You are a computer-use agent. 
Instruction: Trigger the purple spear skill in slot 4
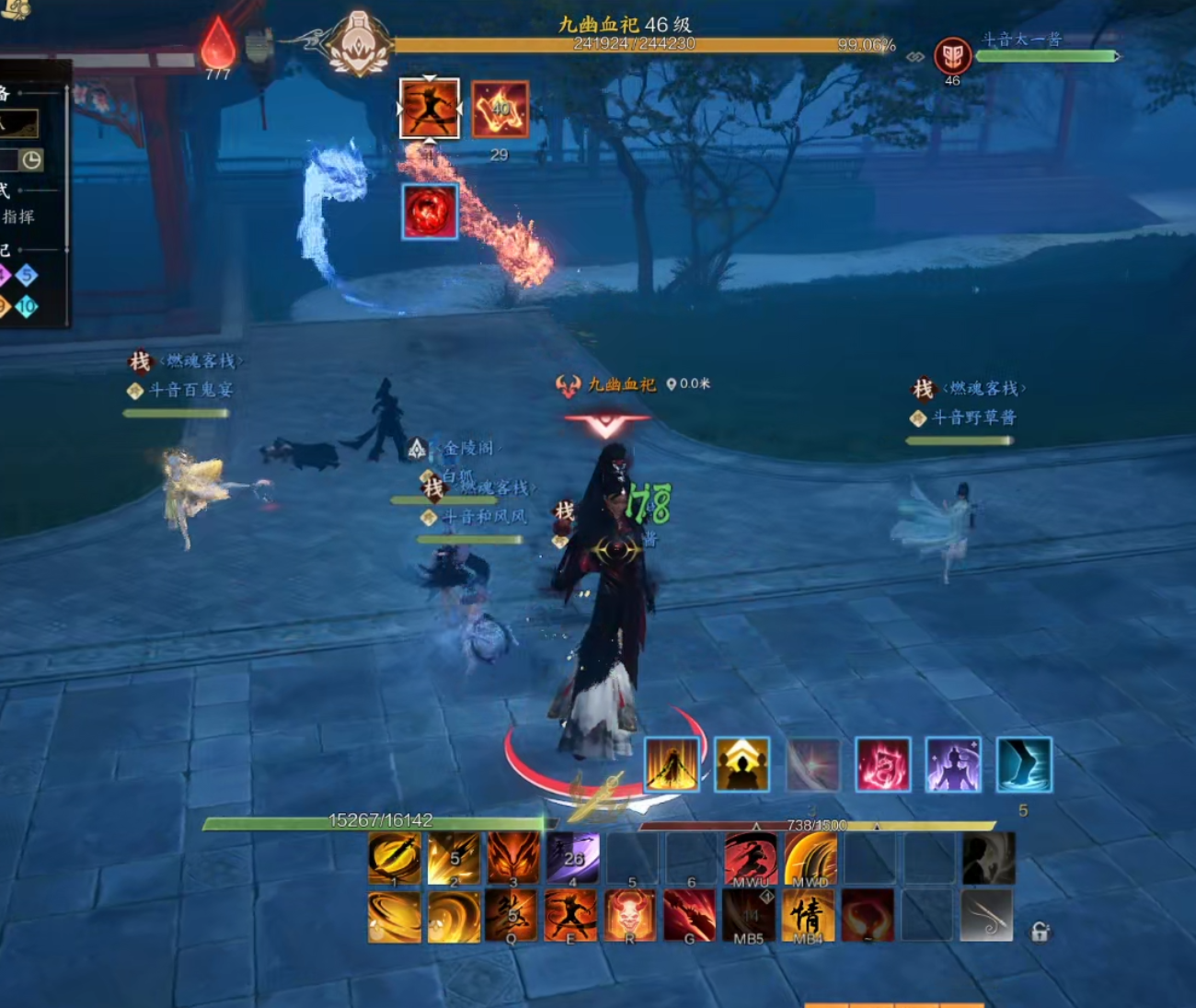point(573,859)
